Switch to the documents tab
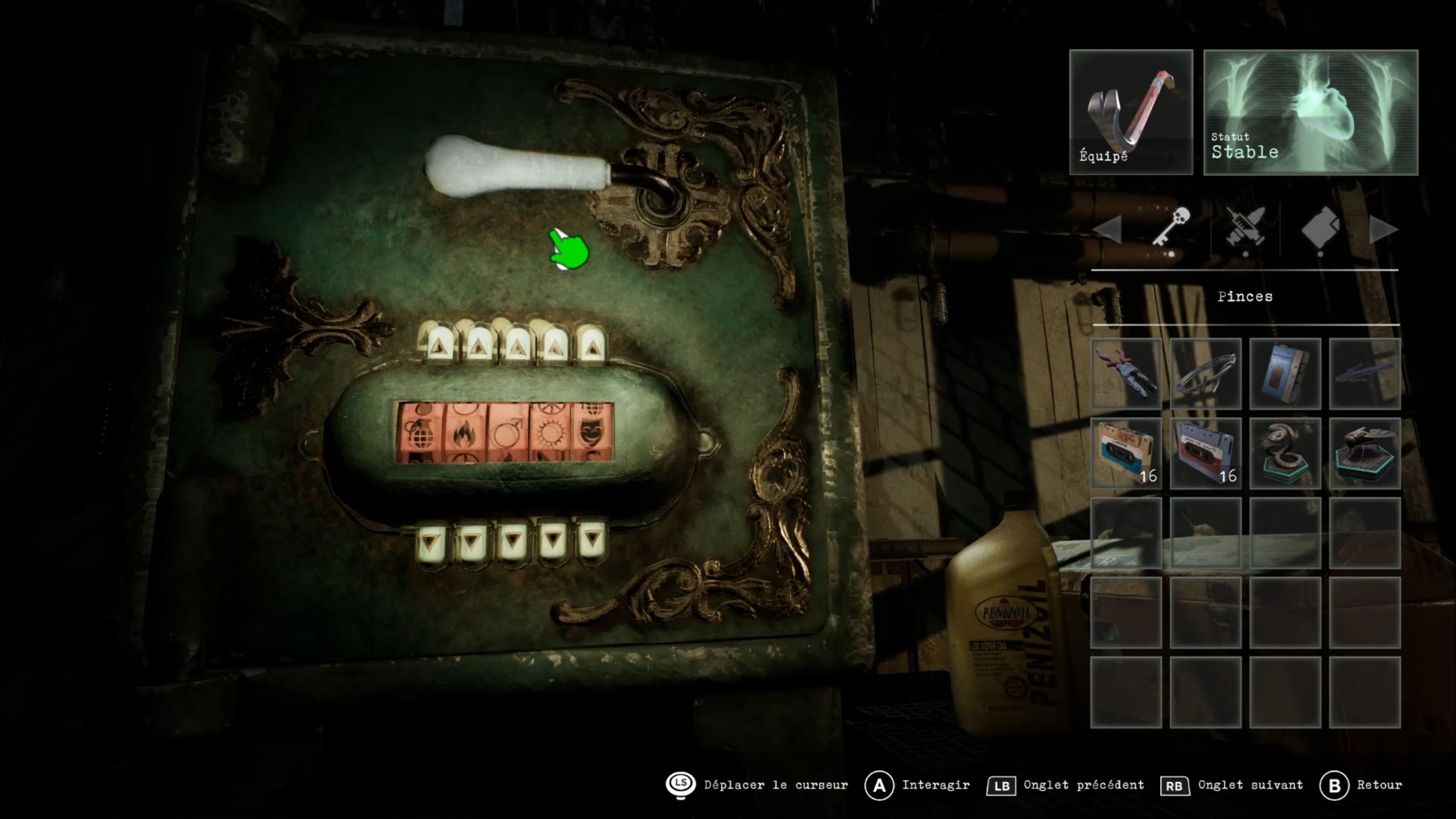The image size is (1456, 819). pyautogui.click(x=1321, y=229)
